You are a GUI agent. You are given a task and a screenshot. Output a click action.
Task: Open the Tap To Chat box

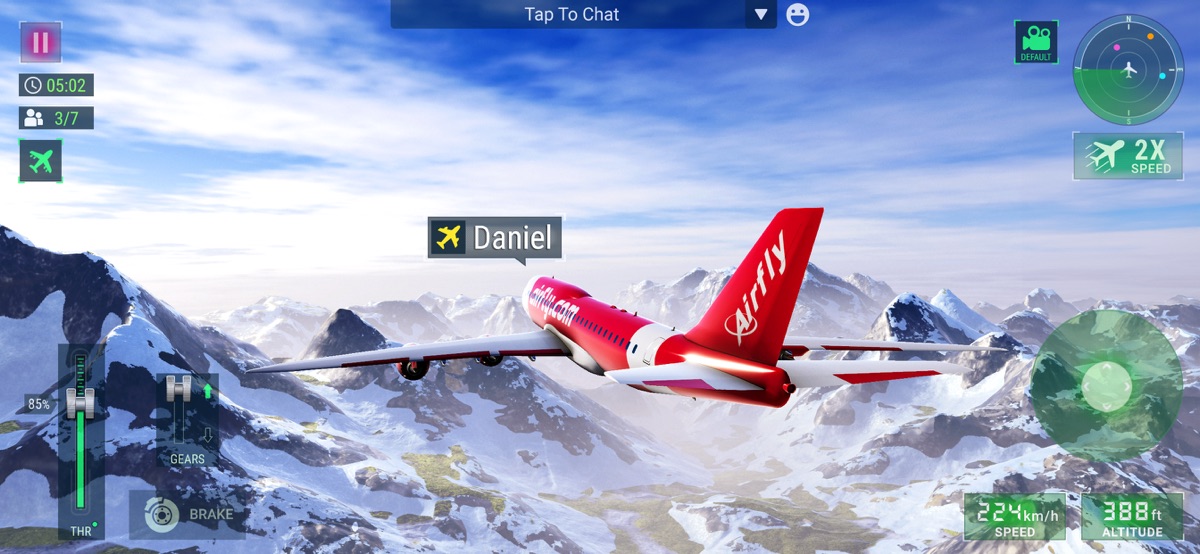[x=571, y=14]
